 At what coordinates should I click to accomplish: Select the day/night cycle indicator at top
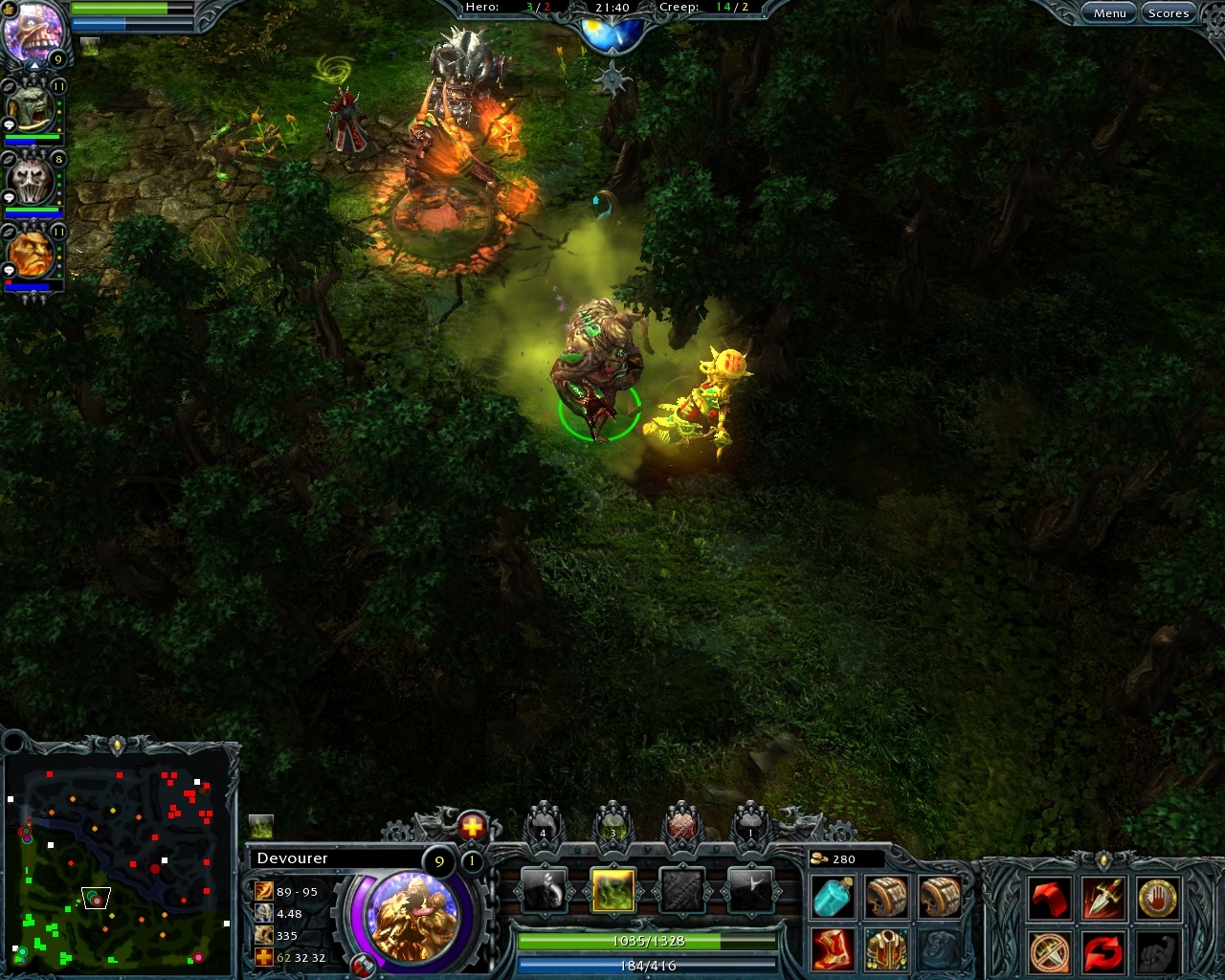click(x=611, y=29)
